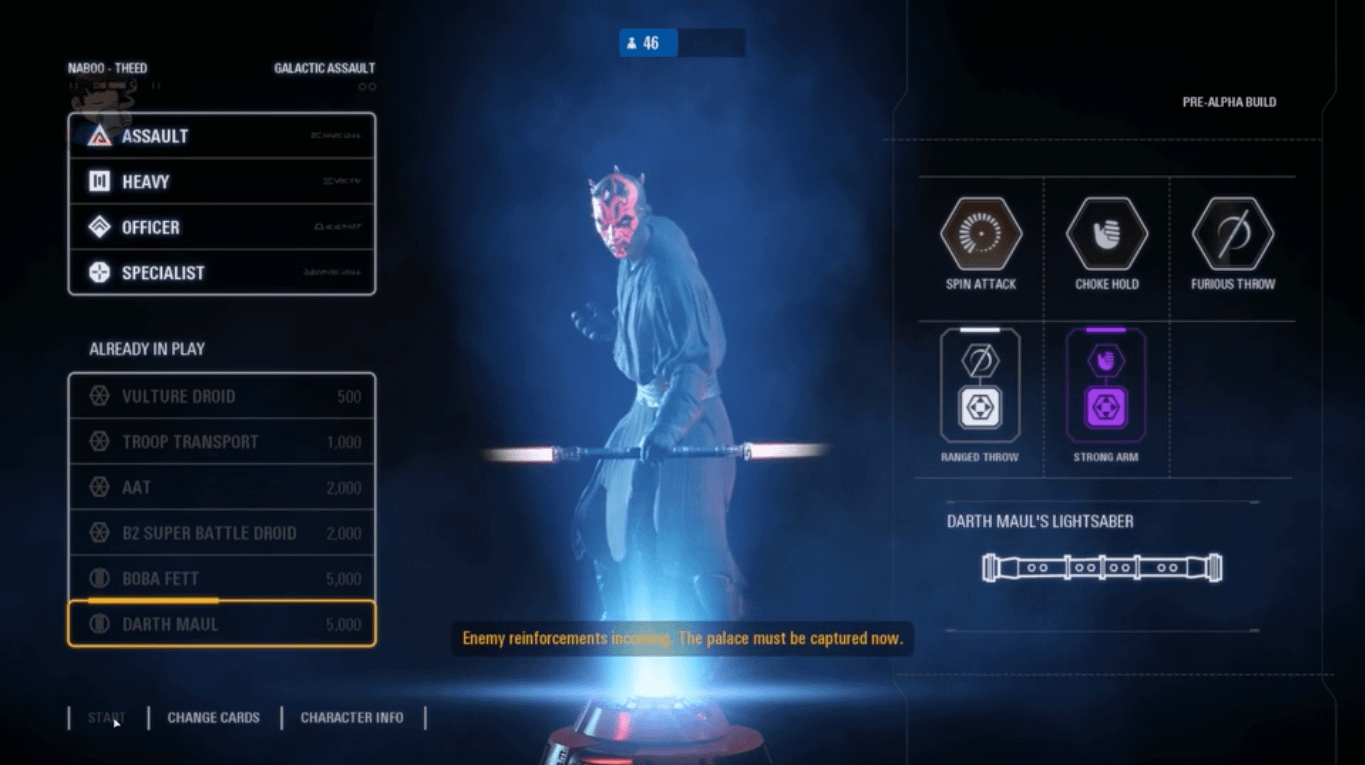This screenshot has width=1365, height=765.
Task: Open the Strong Arm star card
Action: coord(1106,386)
